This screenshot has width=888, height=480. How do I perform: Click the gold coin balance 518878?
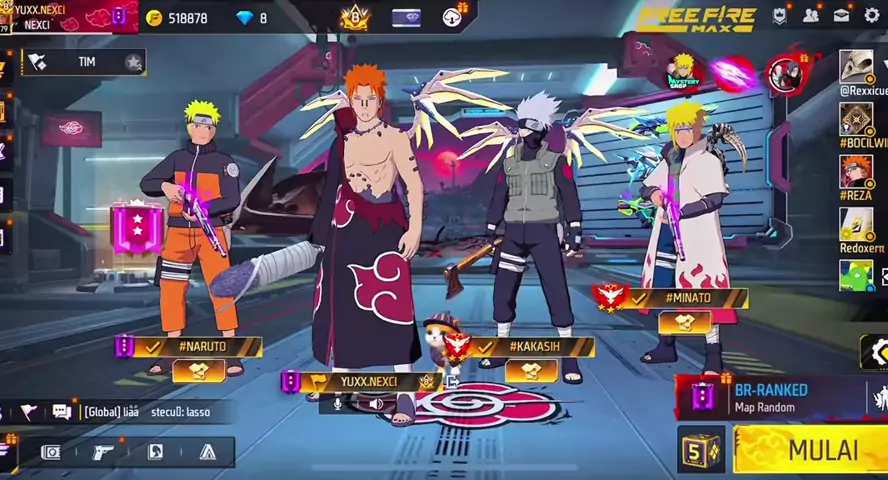pos(177,18)
